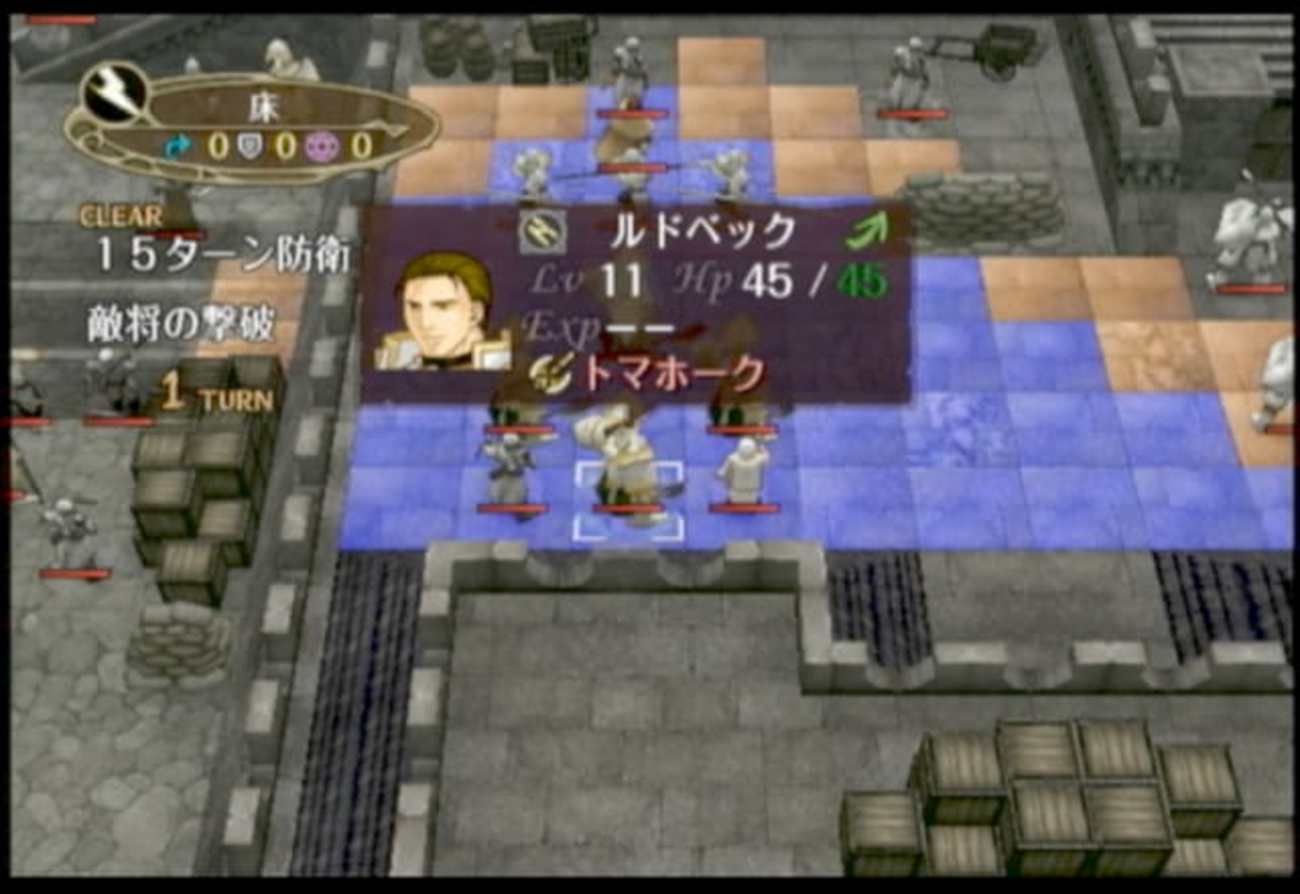Select the Tomahawk weapon icon
The width and height of the screenshot is (1300, 894).
pyautogui.click(x=550, y=374)
